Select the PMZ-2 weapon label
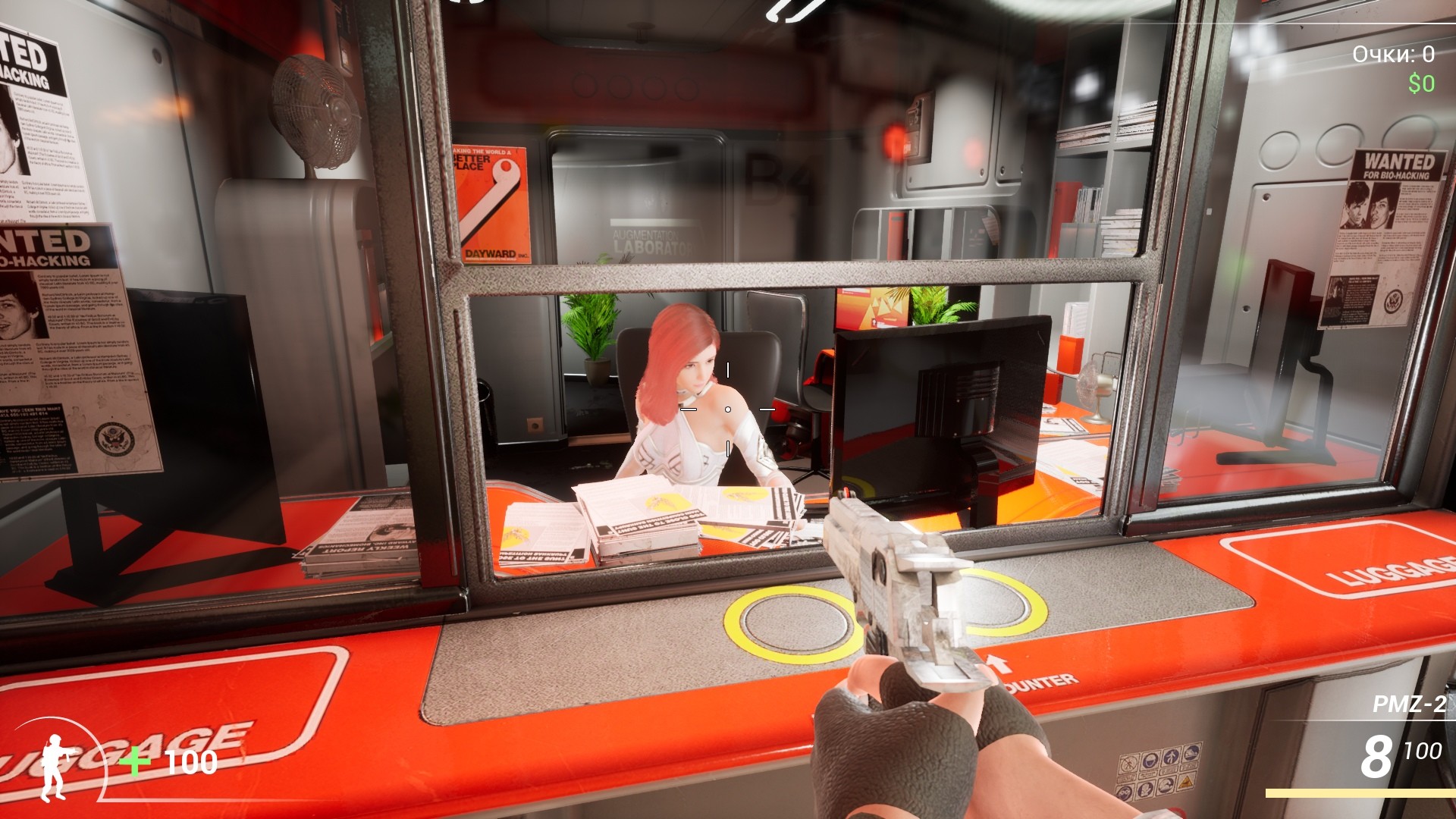1456x819 pixels. pyautogui.click(x=1409, y=704)
